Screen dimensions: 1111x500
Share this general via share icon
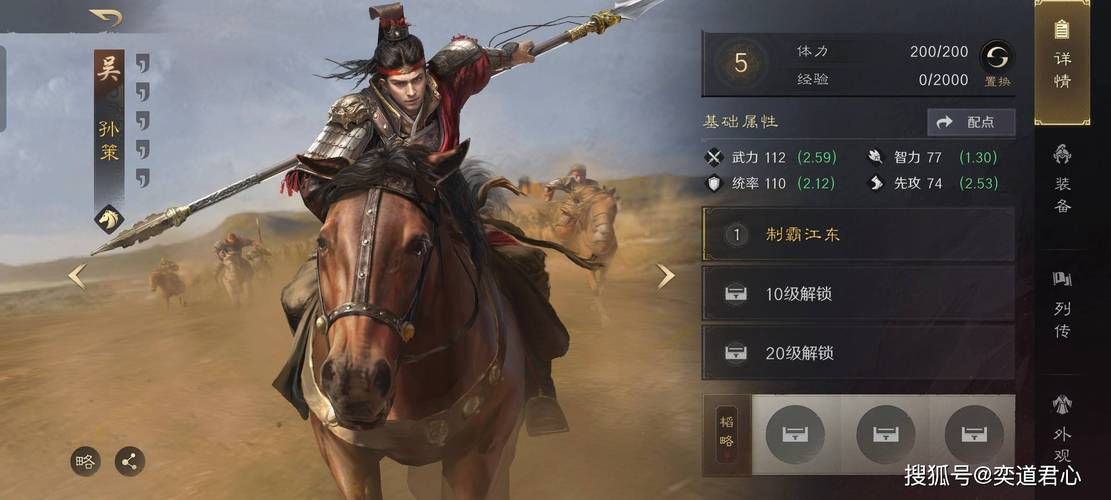pos(129,461)
